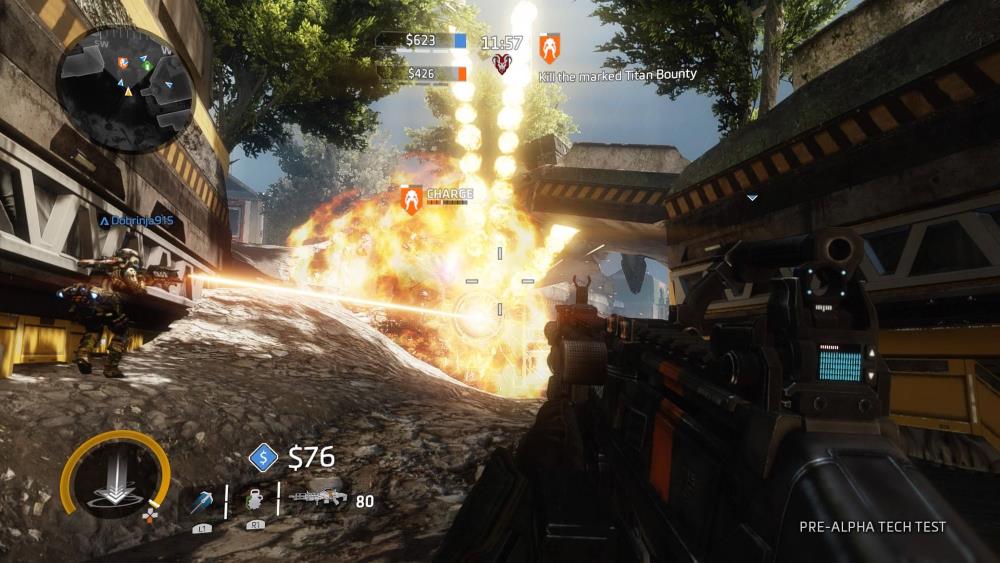The height and width of the screenshot is (563, 1000).
Task: Click the ram skull faction emblem
Action: 502,65
